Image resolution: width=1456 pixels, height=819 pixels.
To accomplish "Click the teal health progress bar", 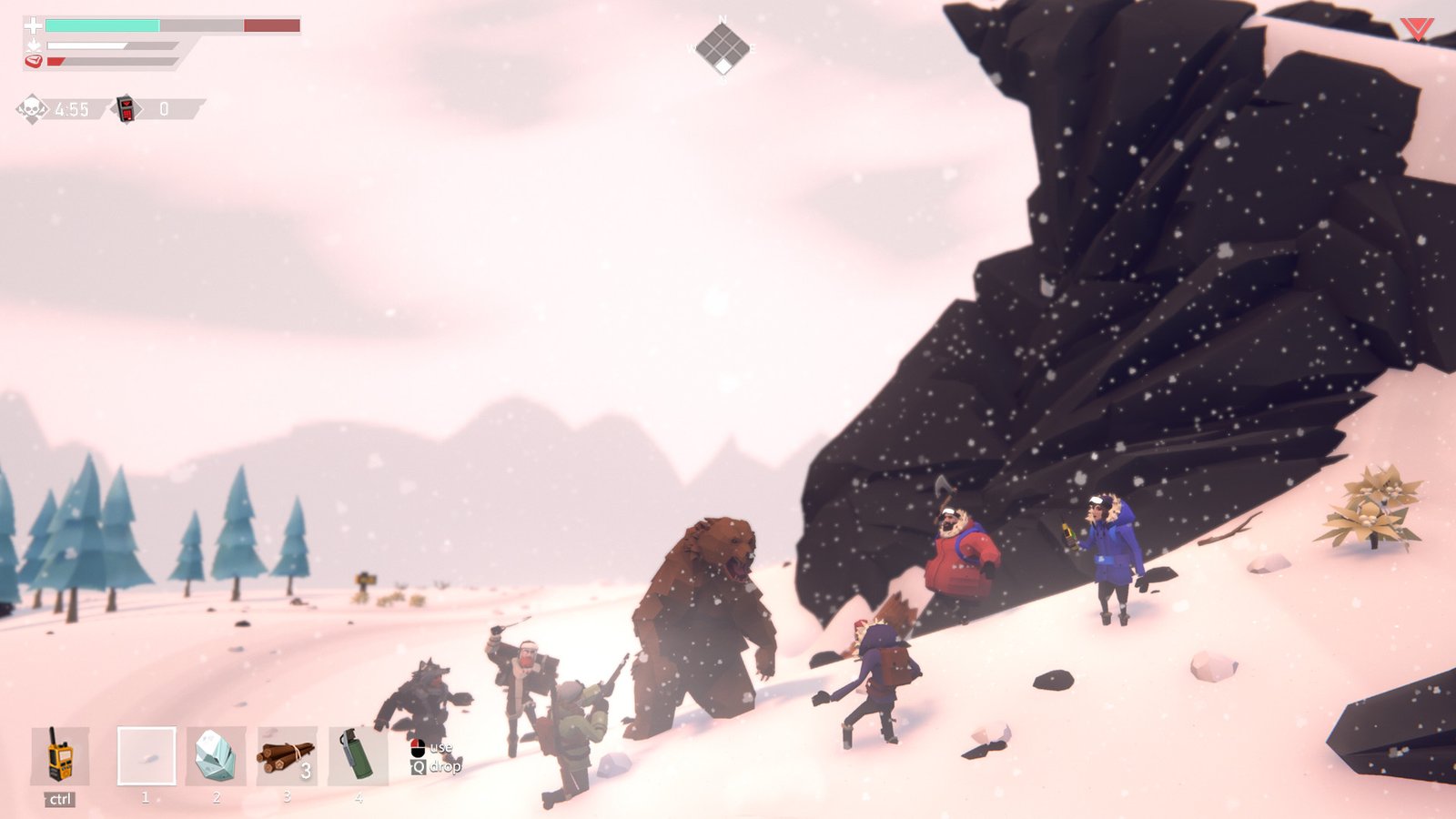I will [x=102, y=25].
